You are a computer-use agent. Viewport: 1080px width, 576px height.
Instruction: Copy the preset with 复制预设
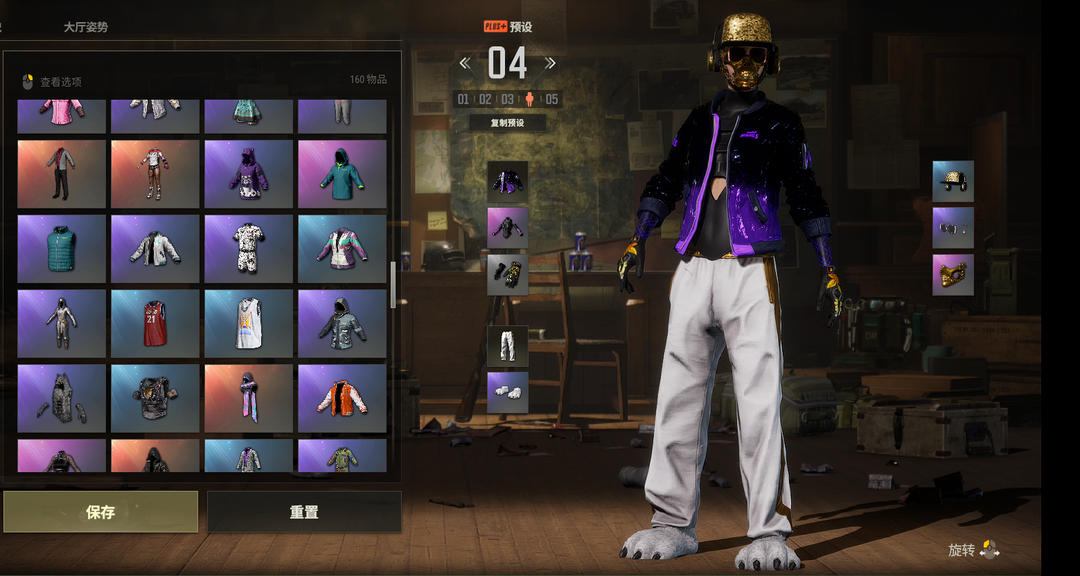point(508,123)
